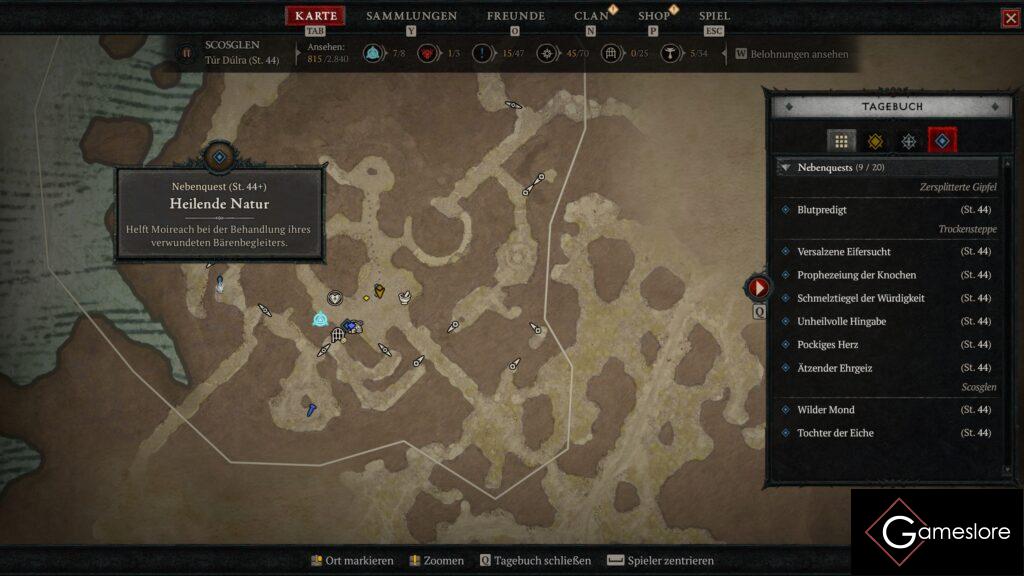
Task: Select the Blutpredigt quest
Action: point(822,210)
